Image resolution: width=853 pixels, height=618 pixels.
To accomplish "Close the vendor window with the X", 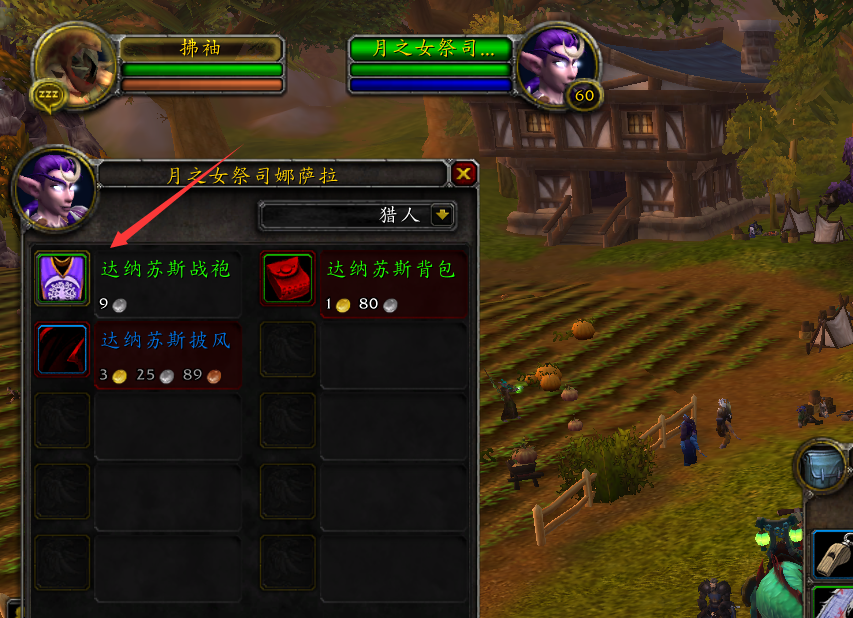I will [463, 175].
